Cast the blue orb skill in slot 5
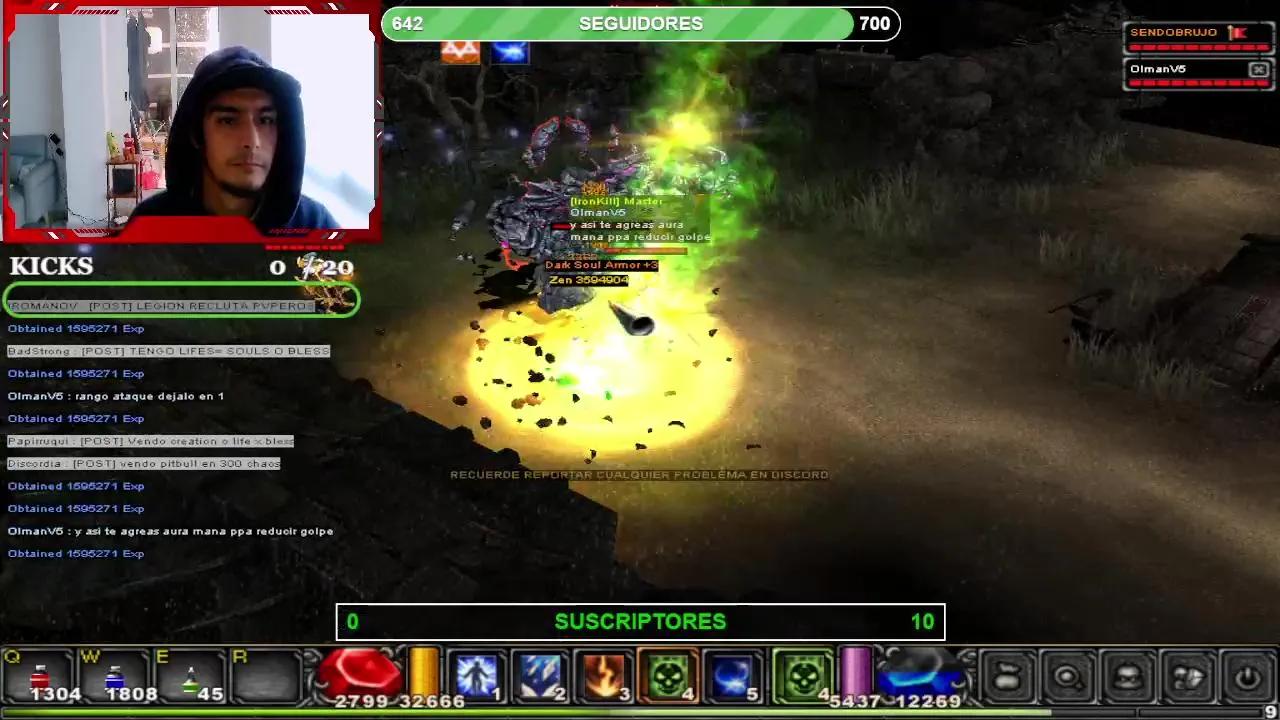The image size is (1280, 720). click(733, 675)
